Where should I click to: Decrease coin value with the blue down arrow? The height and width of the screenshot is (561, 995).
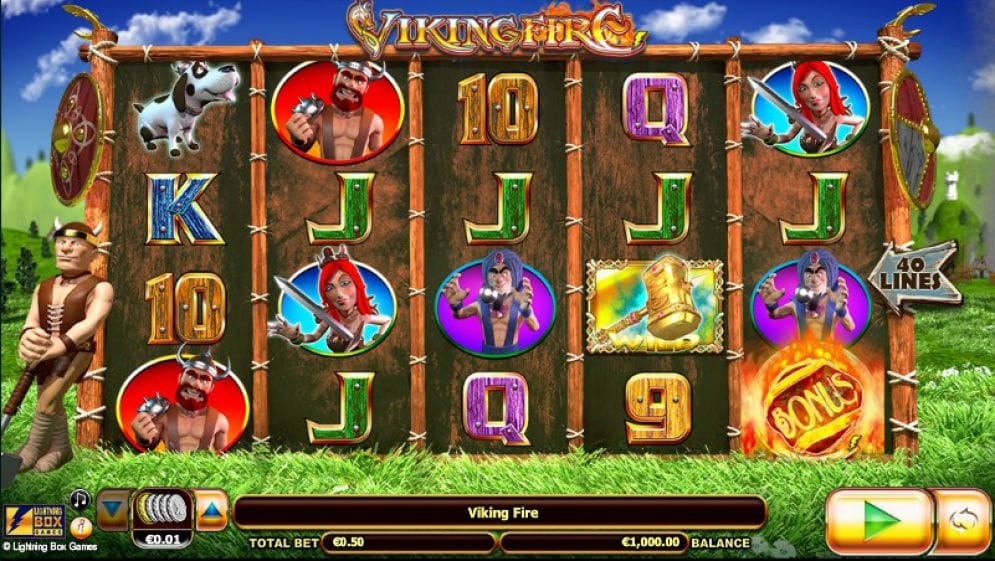click(112, 509)
